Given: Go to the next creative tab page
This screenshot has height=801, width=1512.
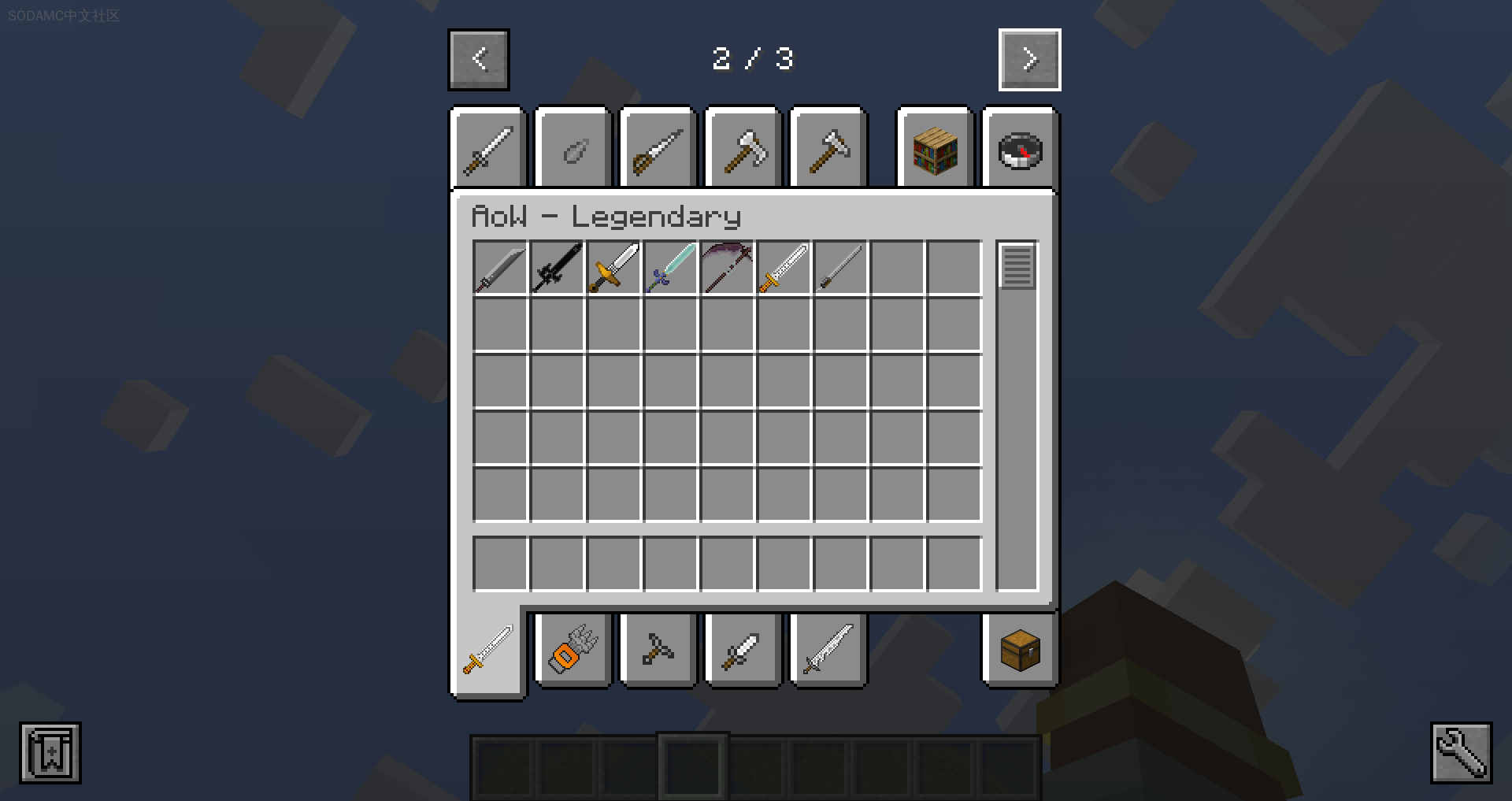Looking at the screenshot, I should coord(1029,60).
